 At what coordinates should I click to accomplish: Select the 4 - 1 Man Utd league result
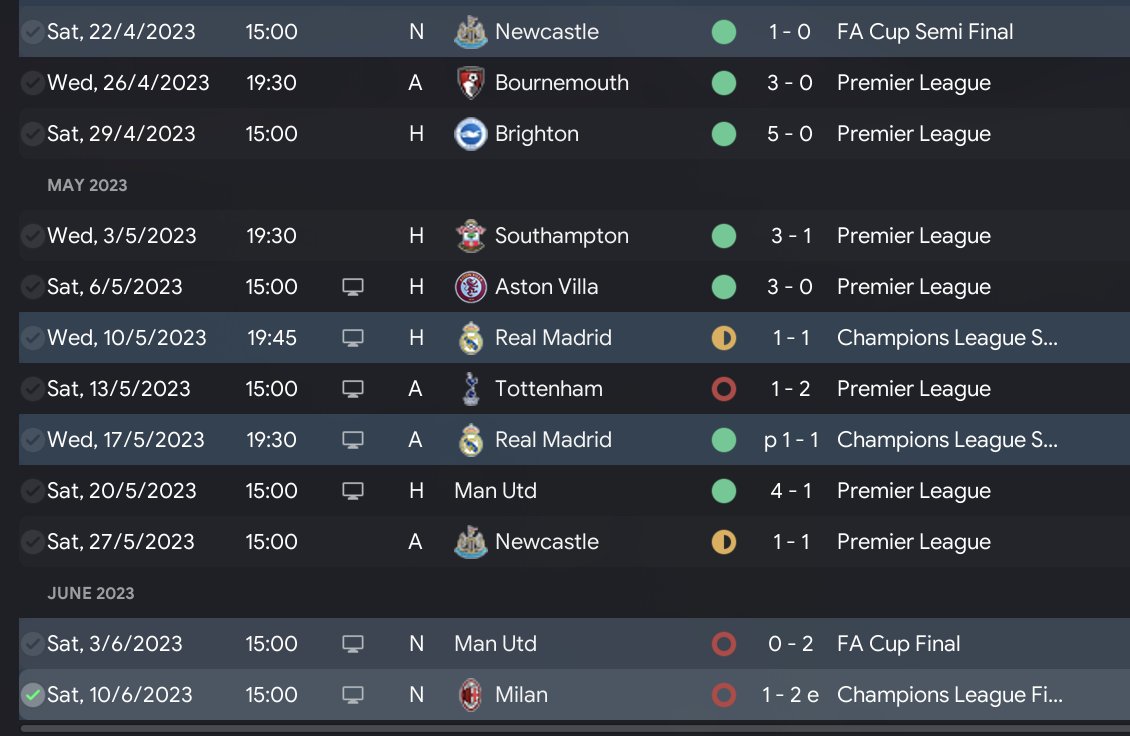pos(790,491)
